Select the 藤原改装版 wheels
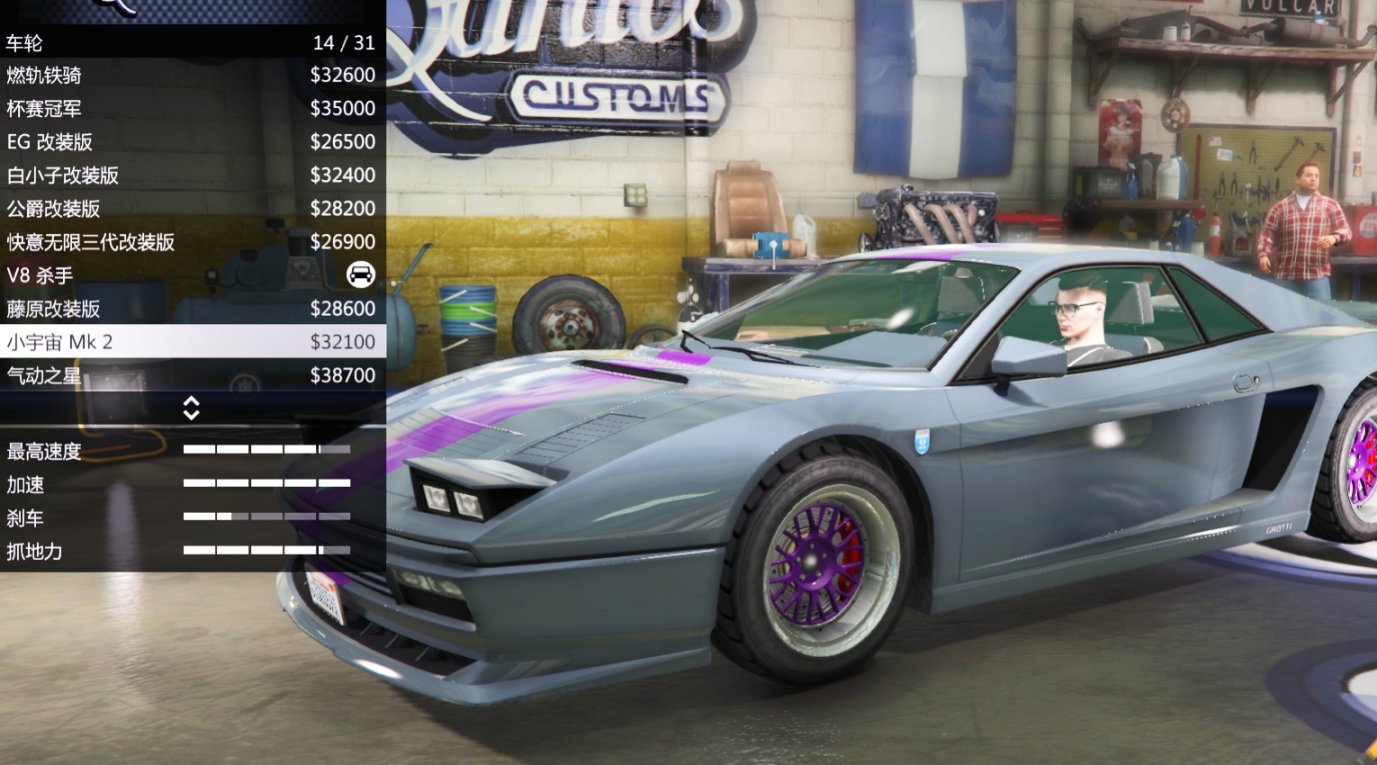This screenshot has width=1377, height=765. point(150,309)
